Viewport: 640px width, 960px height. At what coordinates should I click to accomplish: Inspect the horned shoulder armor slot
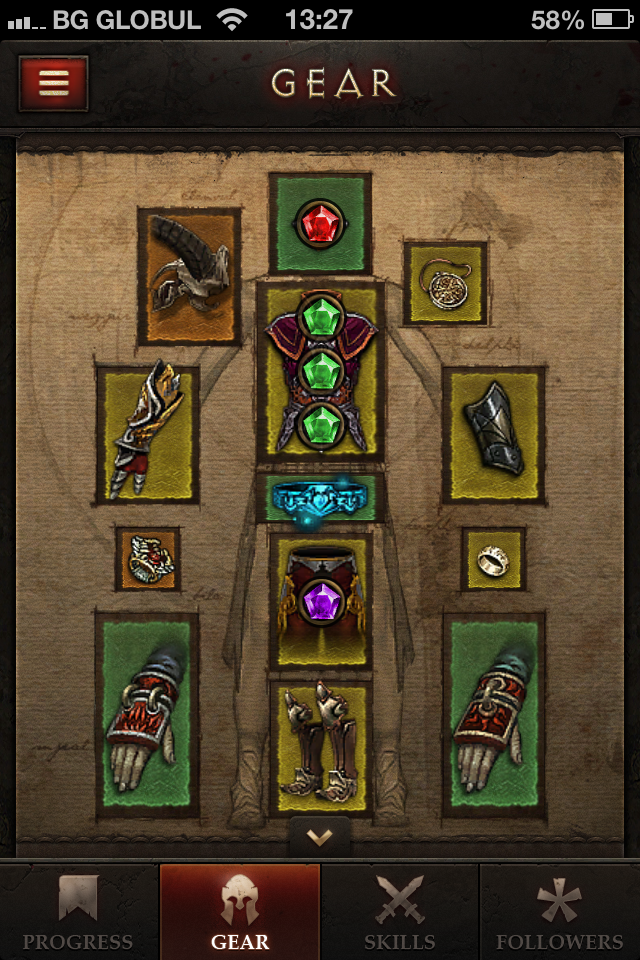[x=190, y=275]
